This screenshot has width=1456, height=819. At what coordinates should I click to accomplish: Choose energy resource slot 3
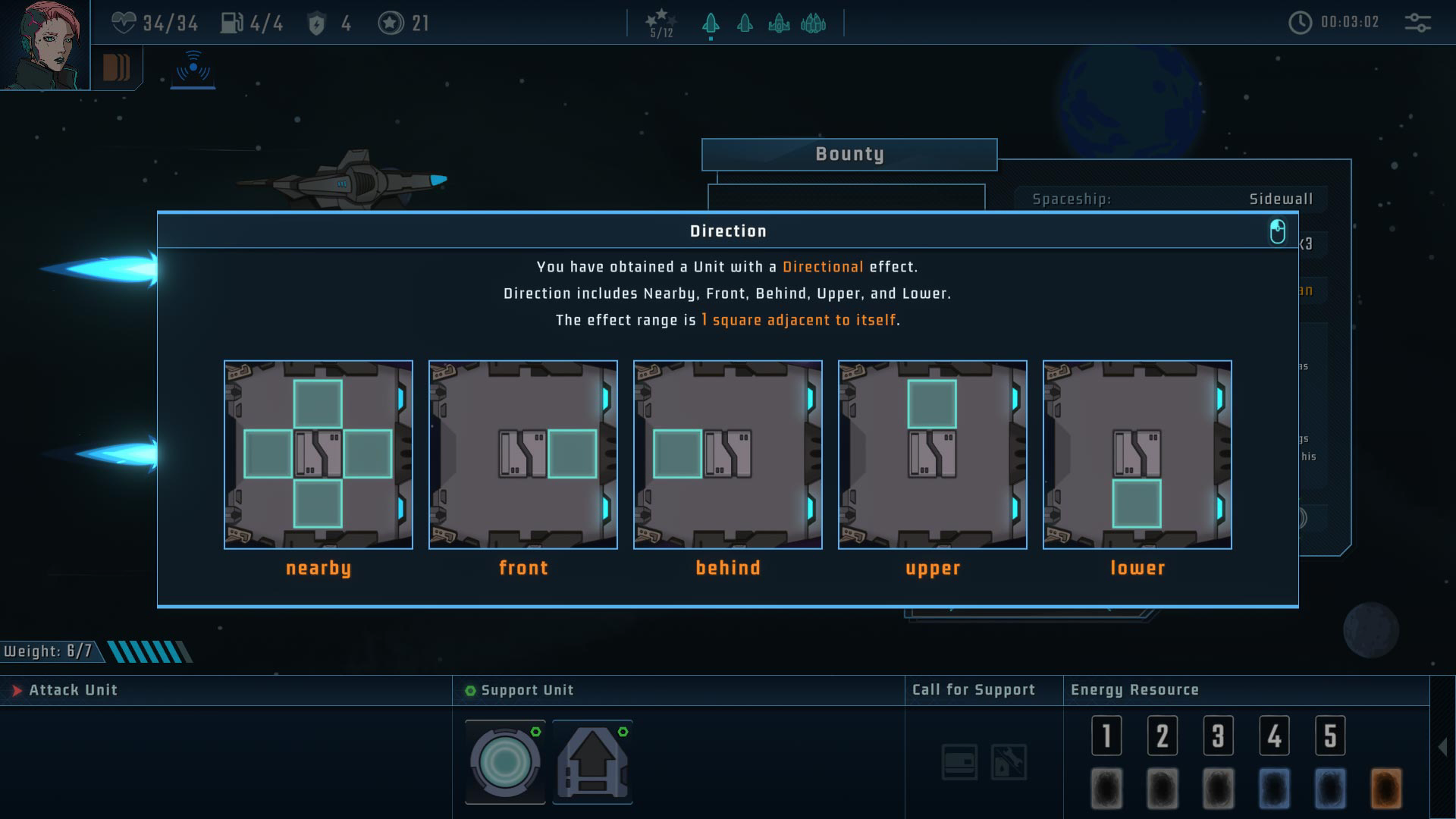click(x=1218, y=736)
